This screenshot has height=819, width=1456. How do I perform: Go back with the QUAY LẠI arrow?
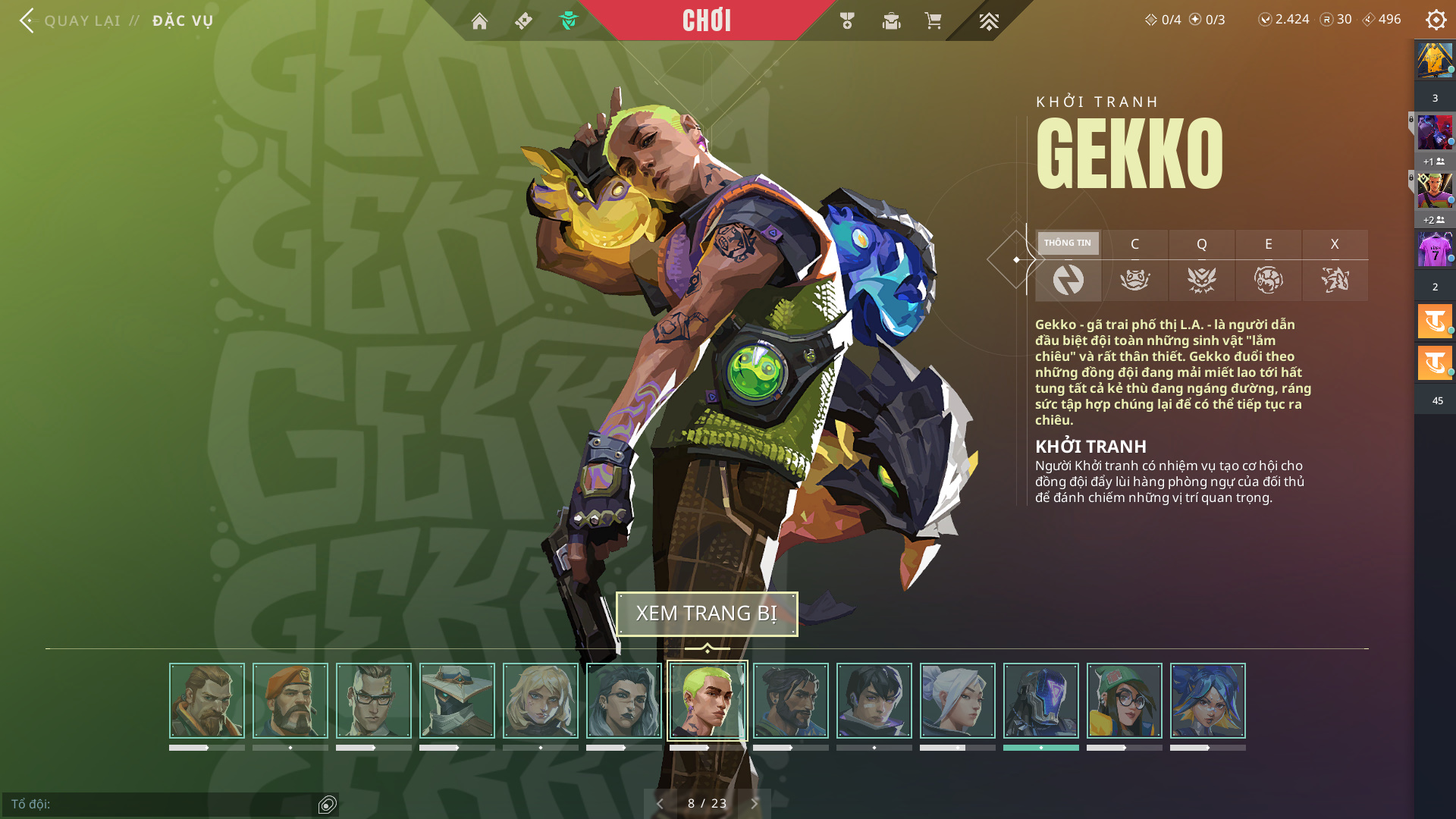tap(27, 20)
